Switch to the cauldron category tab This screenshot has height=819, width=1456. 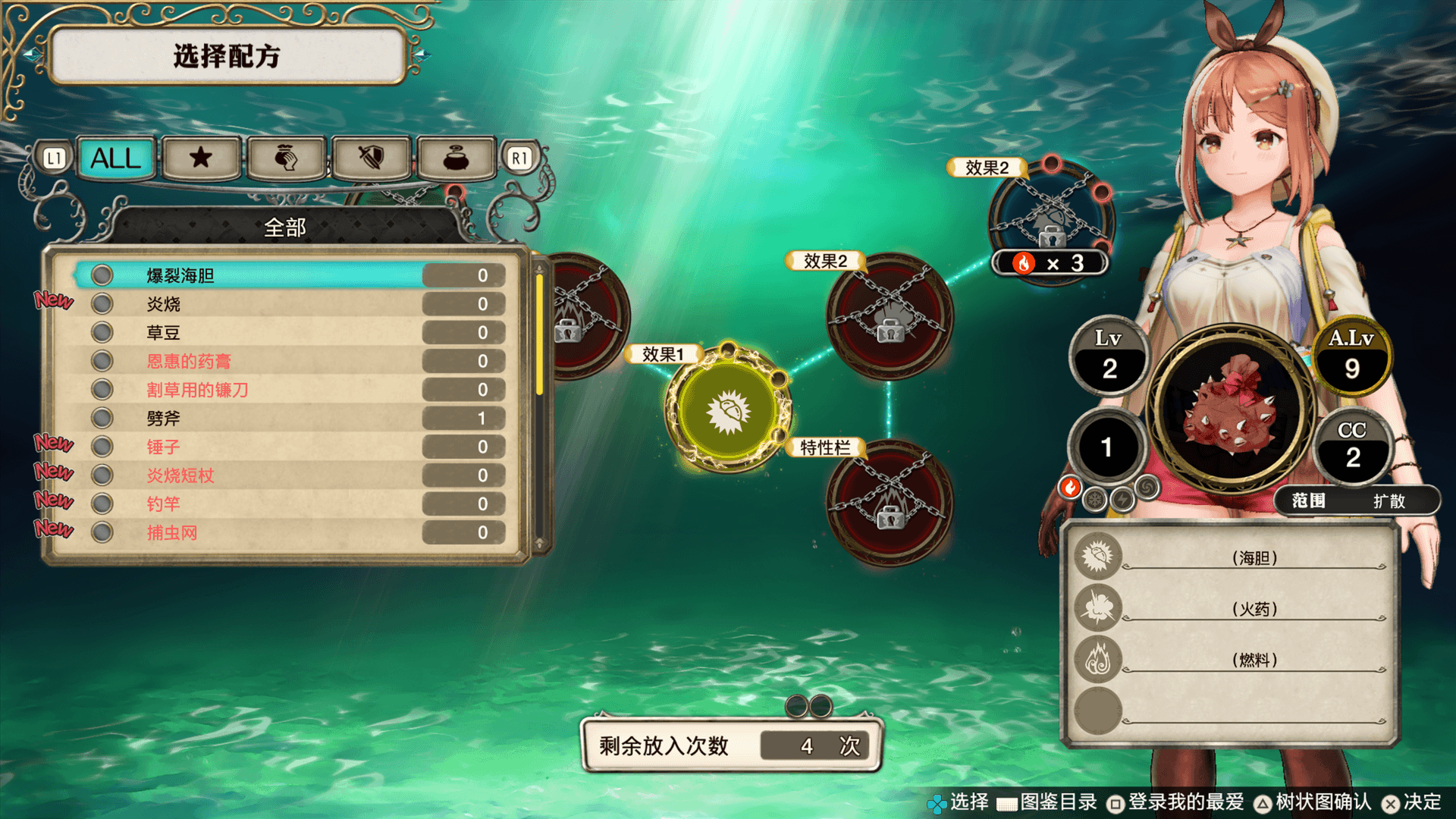[x=456, y=158]
